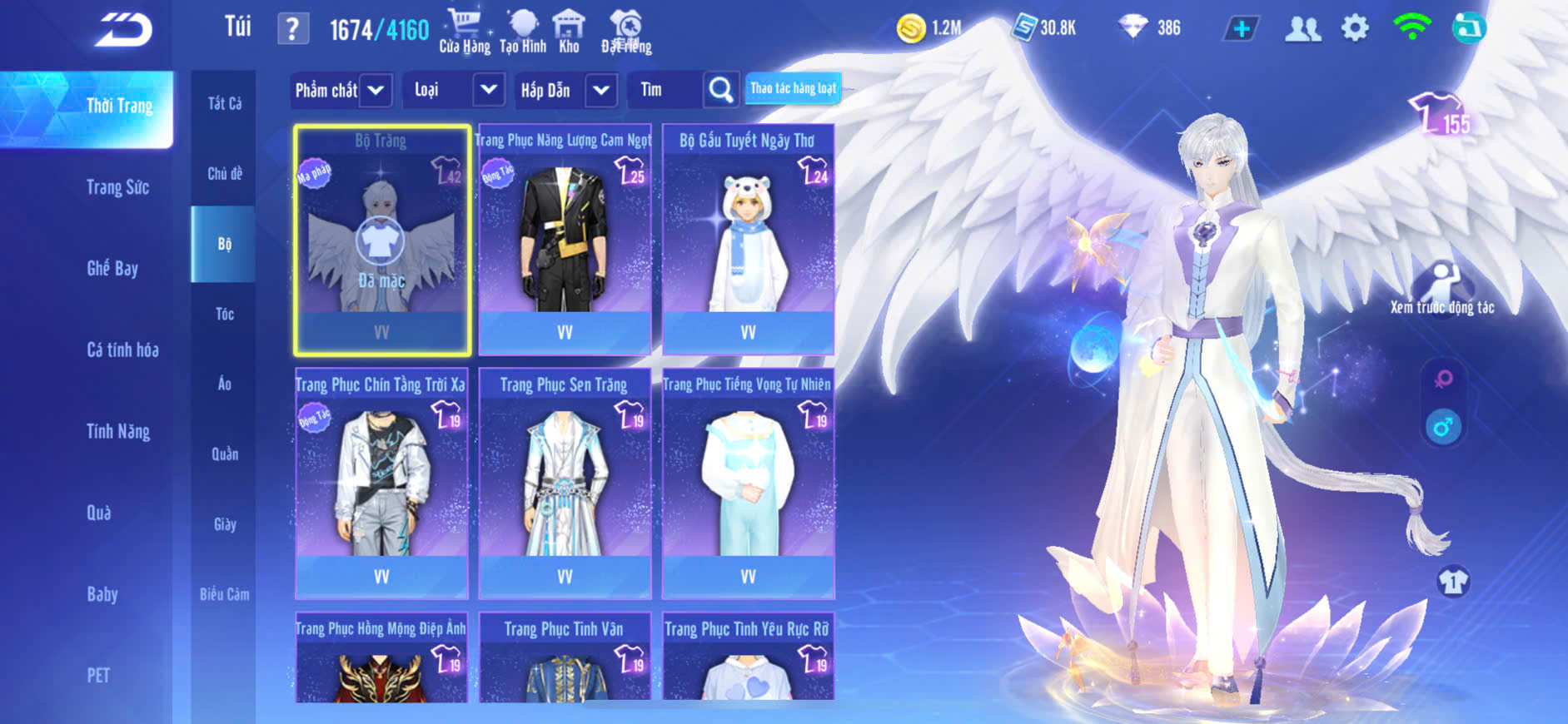Go back using the top-left arrow

click(123, 30)
